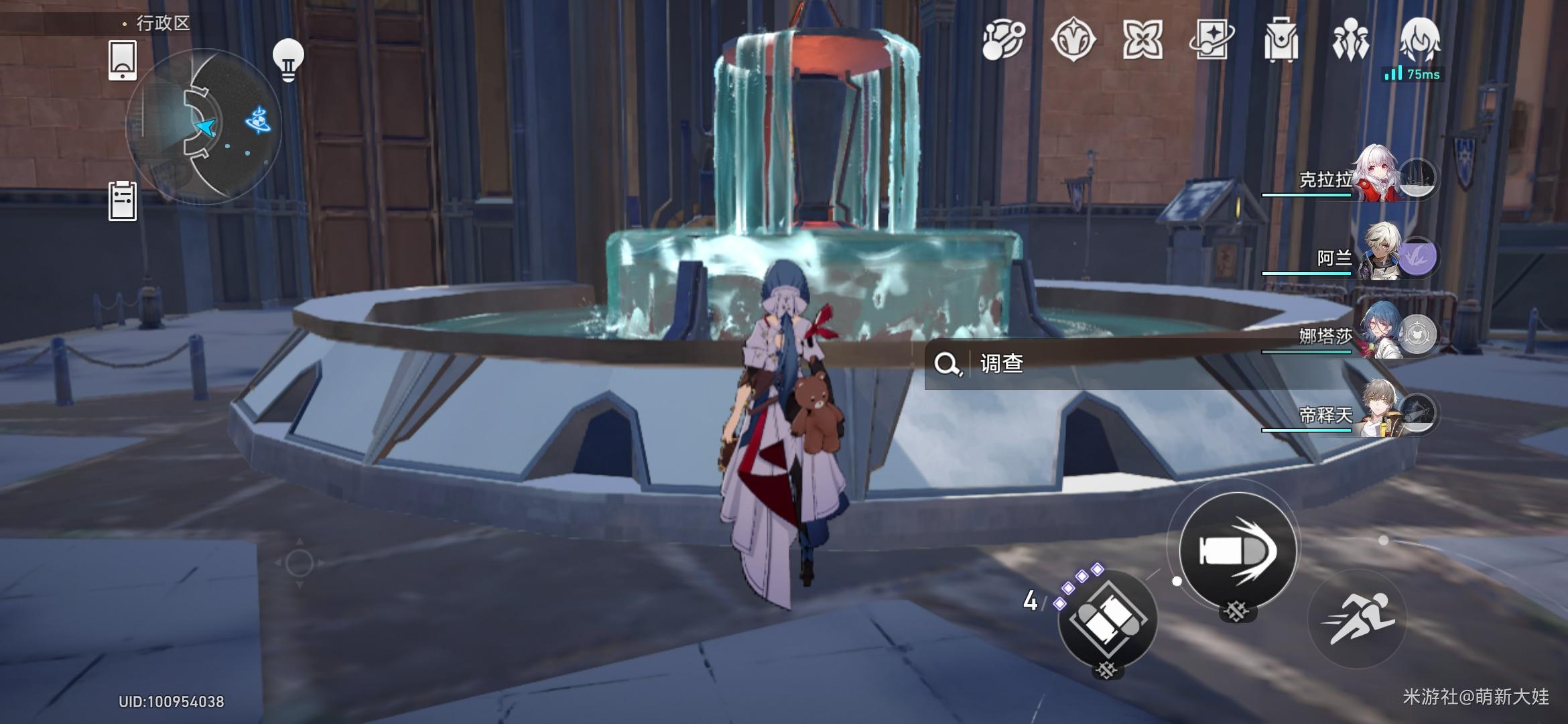1568x724 pixels.
Task: Tap the lightbulb hint icon
Action: (288, 60)
